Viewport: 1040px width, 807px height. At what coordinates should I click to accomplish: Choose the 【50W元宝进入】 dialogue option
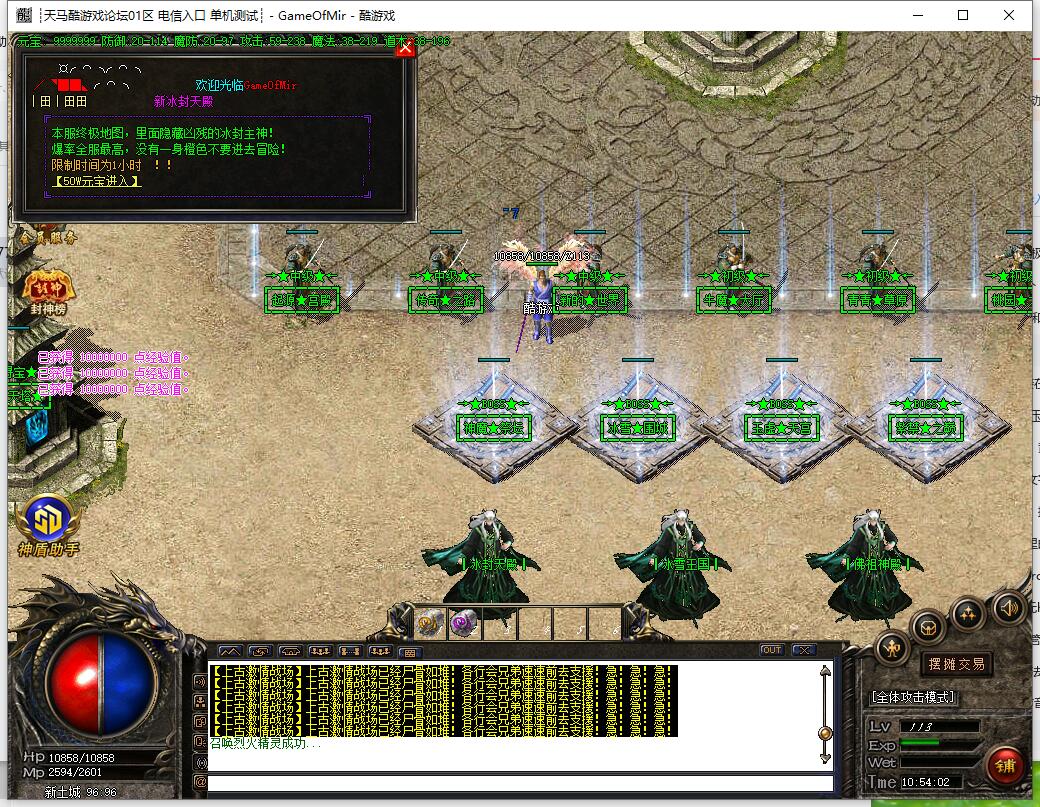click(96, 181)
